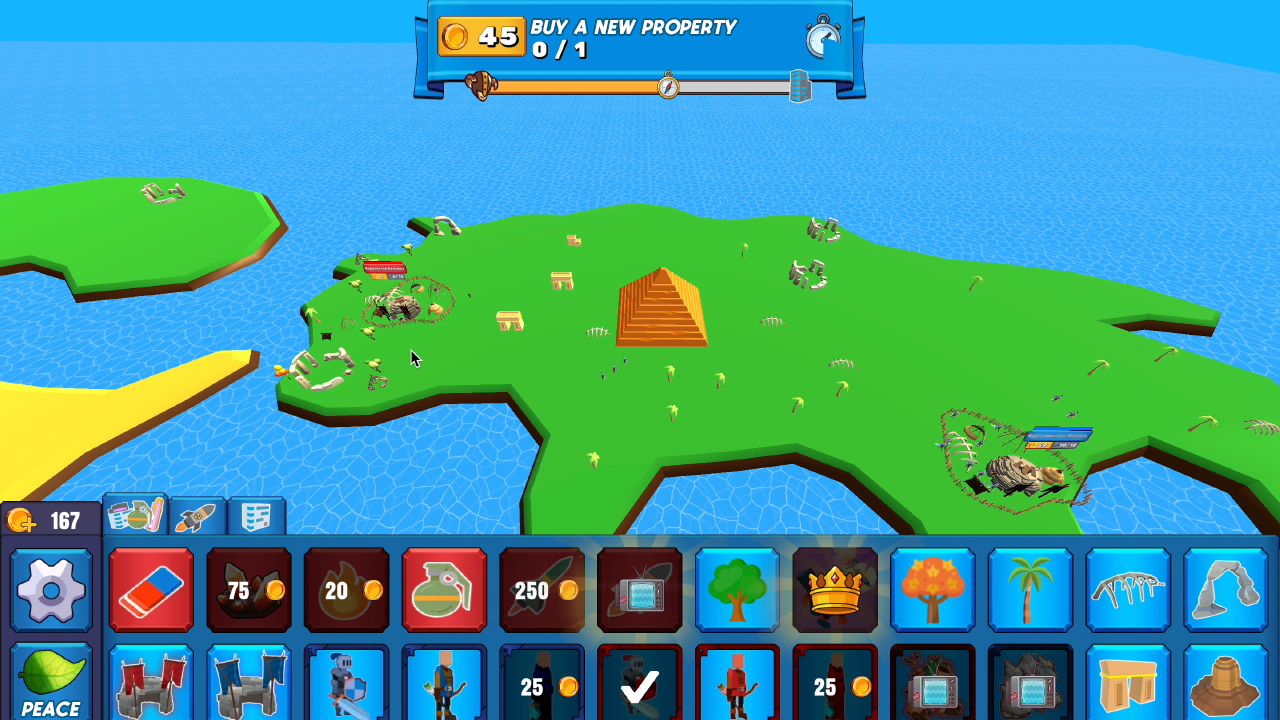Select the knife weapon costing 250 coins
This screenshot has width=1280, height=720.
[x=542, y=591]
